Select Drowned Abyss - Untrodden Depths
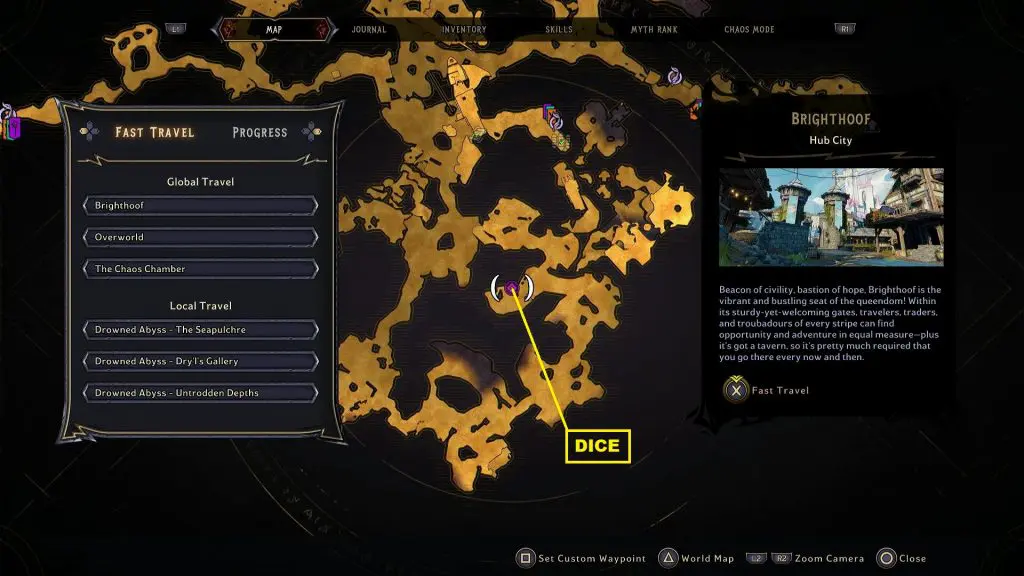This screenshot has height=576, width=1024. 201,393
